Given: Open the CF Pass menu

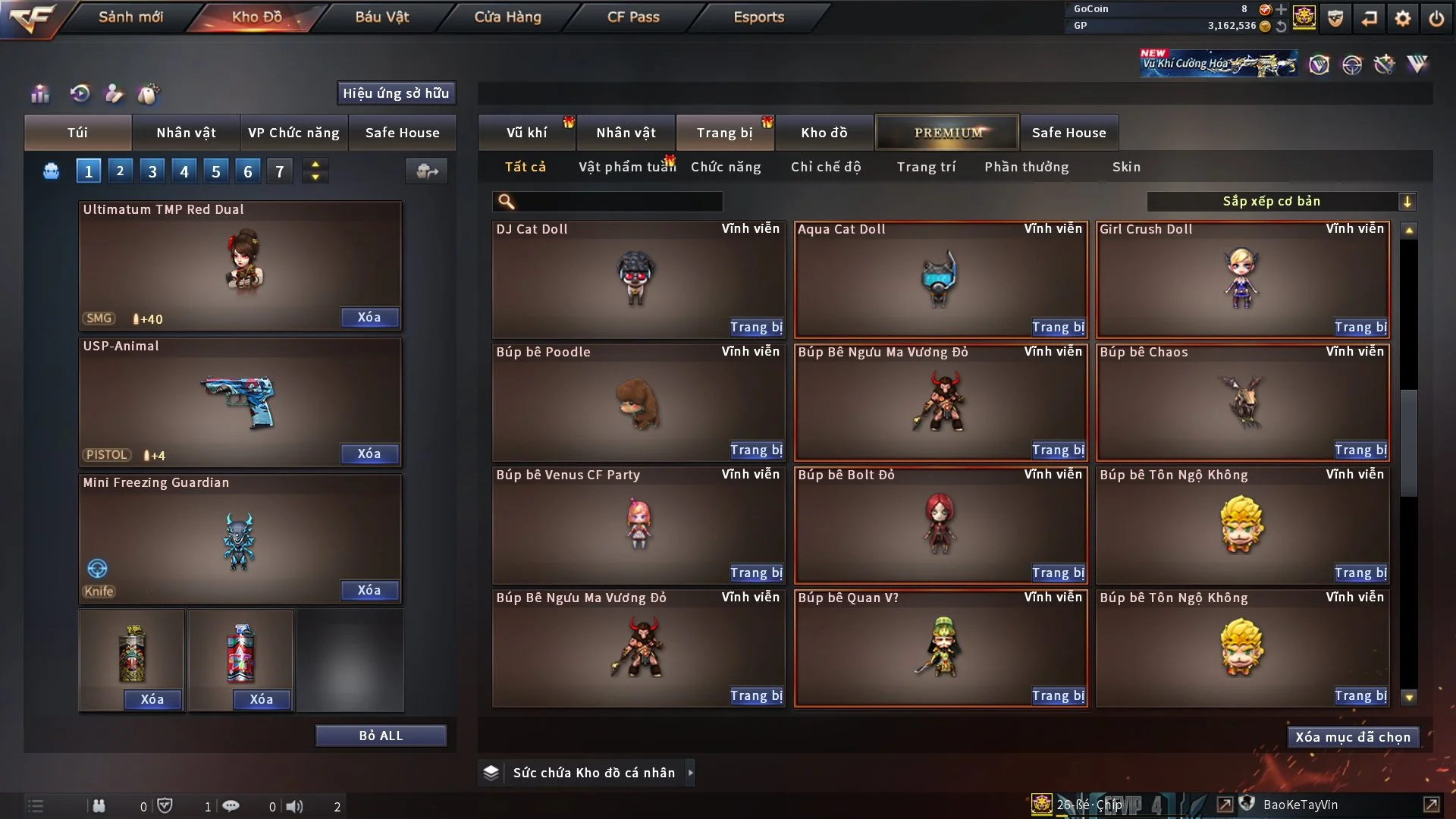Looking at the screenshot, I should [633, 17].
